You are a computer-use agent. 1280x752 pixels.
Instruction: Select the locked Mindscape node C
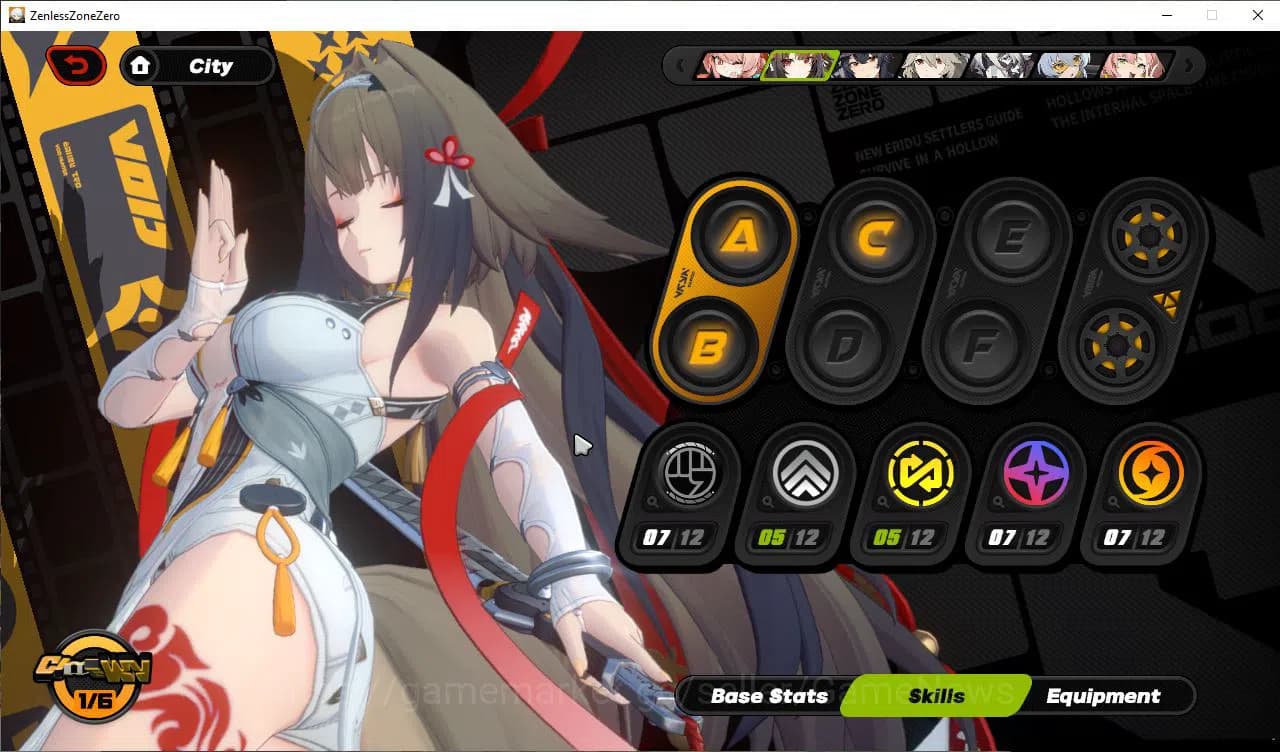[x=874, y=237]
